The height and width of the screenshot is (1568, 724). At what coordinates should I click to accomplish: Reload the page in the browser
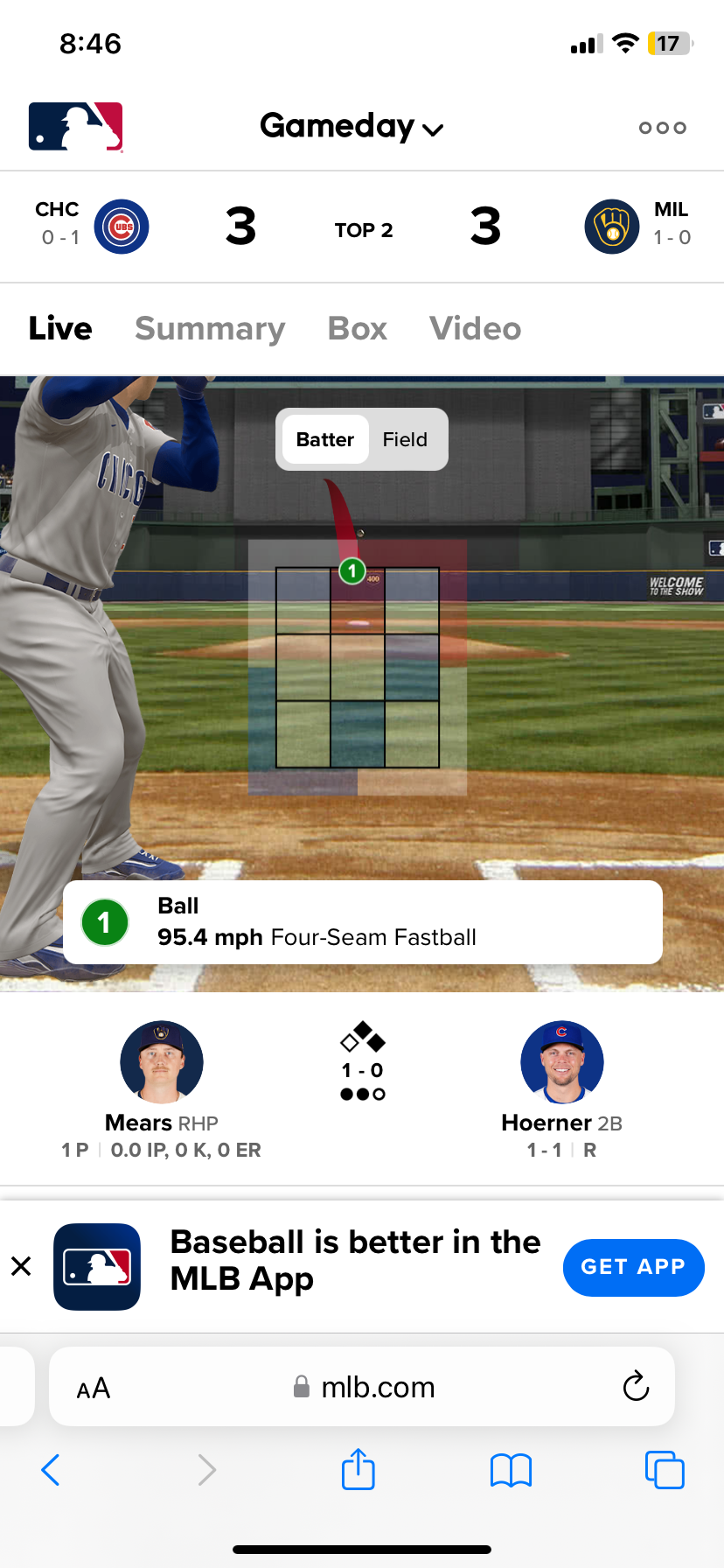click(x=636, y=1386)
